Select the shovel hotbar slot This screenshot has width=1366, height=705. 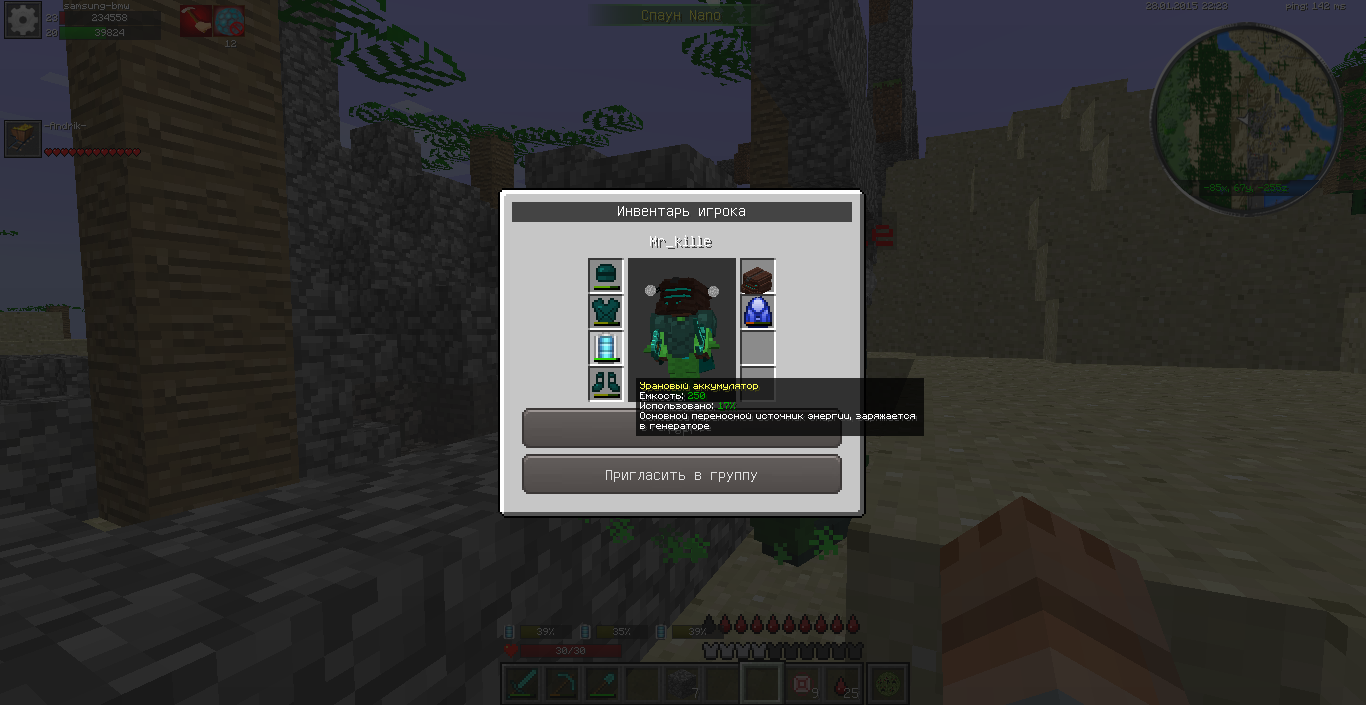(601, 683)
